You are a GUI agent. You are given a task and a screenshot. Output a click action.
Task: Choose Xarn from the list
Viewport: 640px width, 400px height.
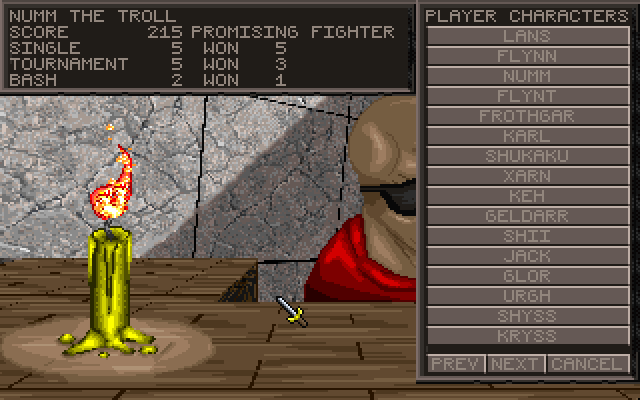coord(527,176)
